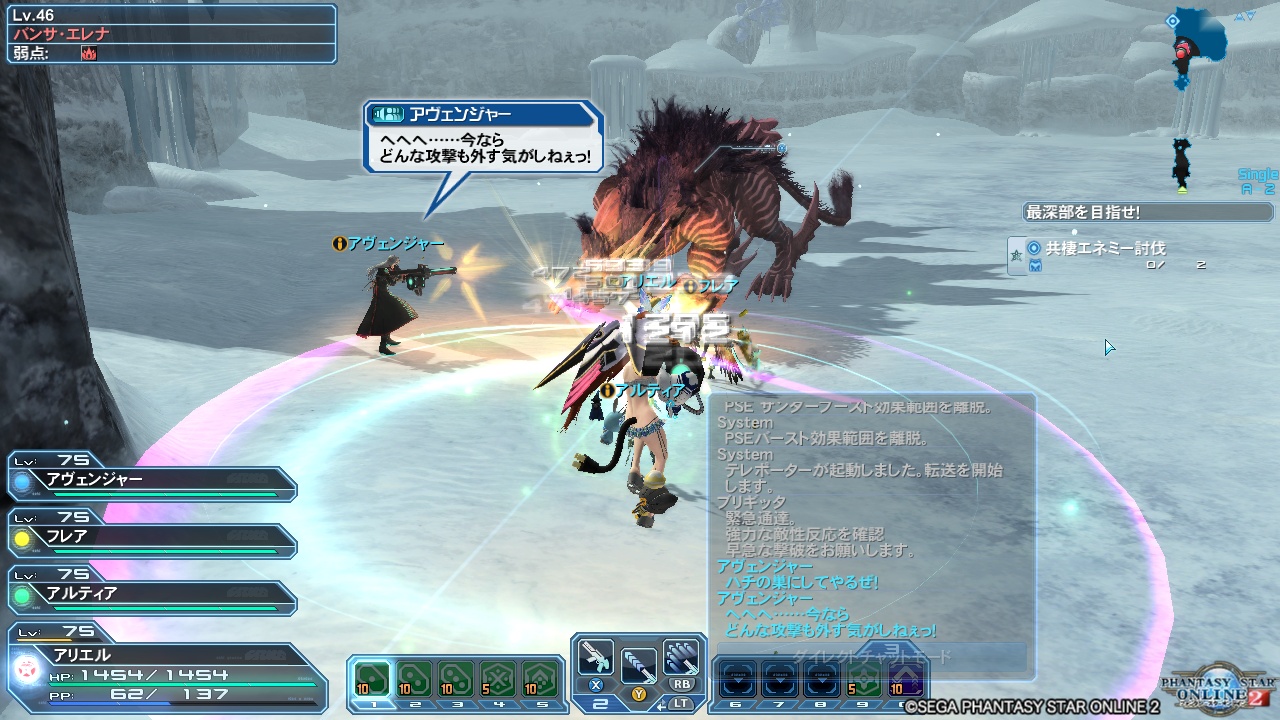This screenshot has height=720, width=1280.
Task: Switch to subpalette tab 3
Action: [x=460, y=703]
